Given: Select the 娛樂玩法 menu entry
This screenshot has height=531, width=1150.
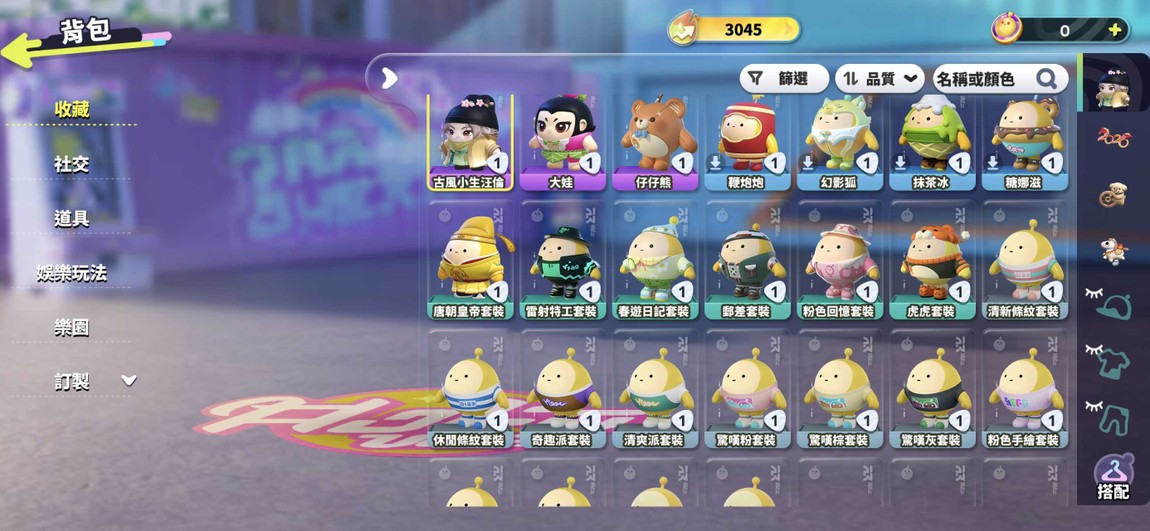Looking at the screenshot, I should [x=72, y=272].
